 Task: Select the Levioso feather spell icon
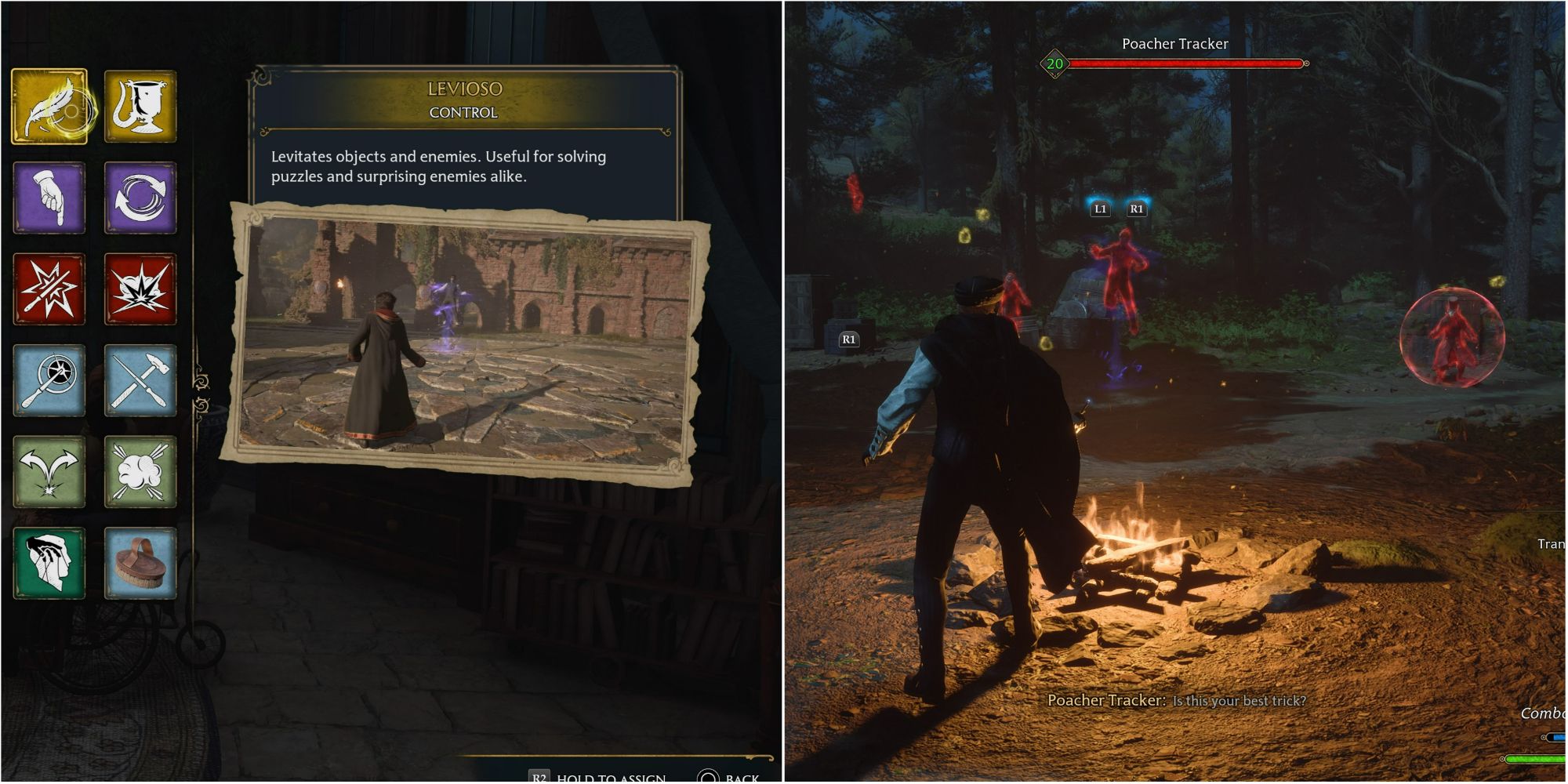[x=49, y=106]
